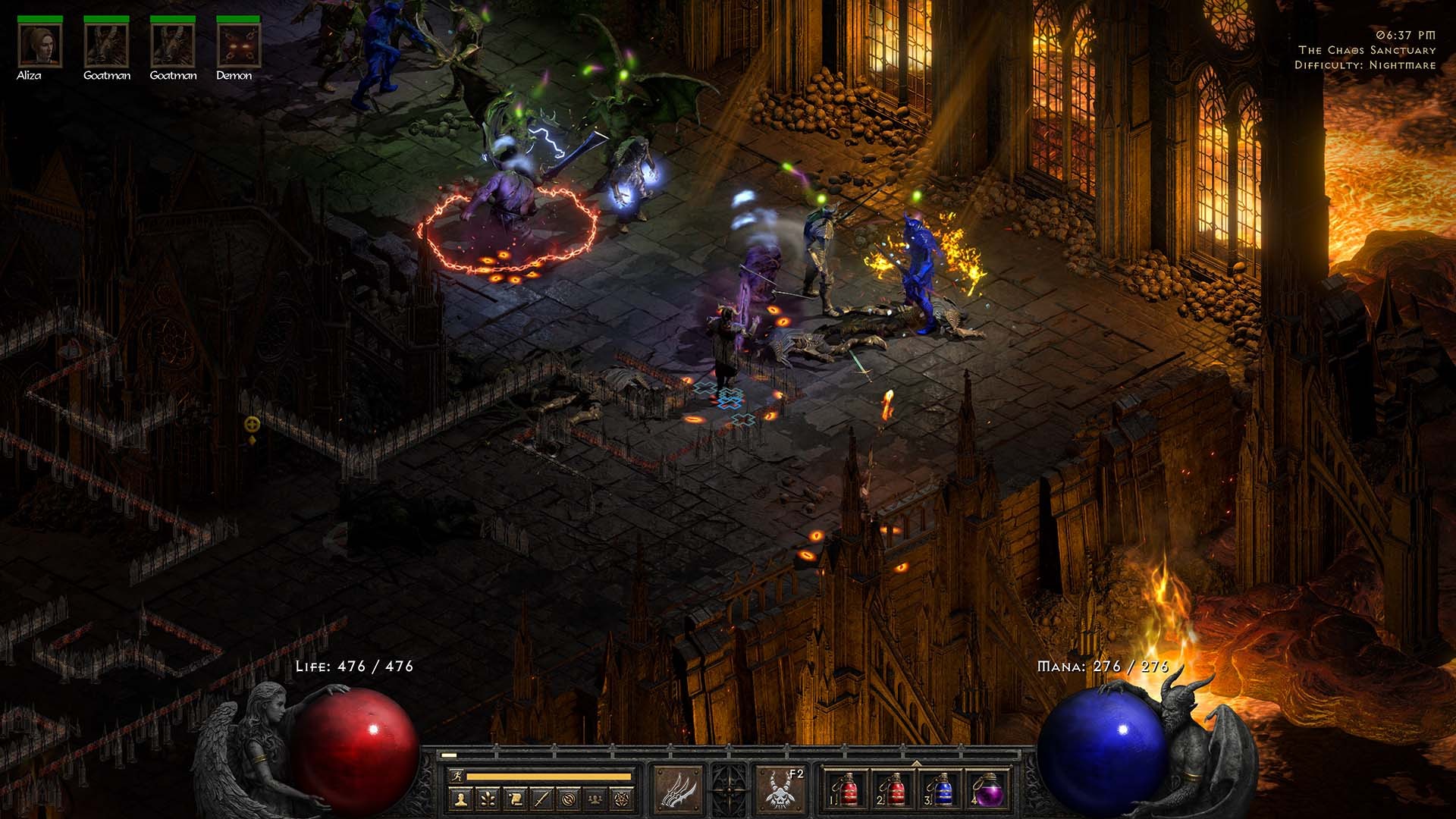This screenshot has height=819, width=1456.
Task: Drink the blue mana potion
Action: click(x=940, y=790)
